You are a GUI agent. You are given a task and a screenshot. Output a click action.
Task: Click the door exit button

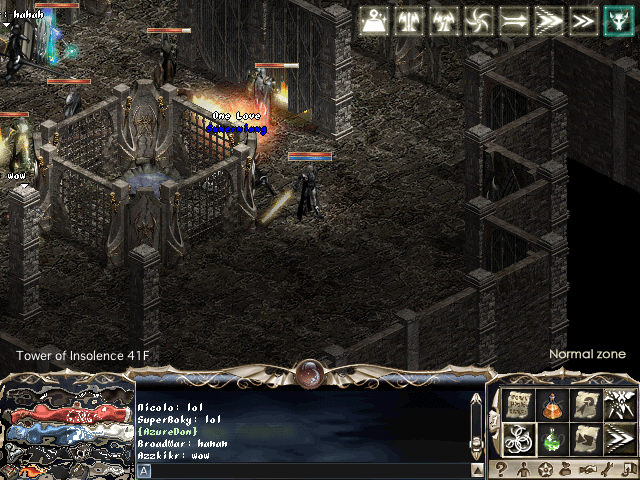point(630,470)
